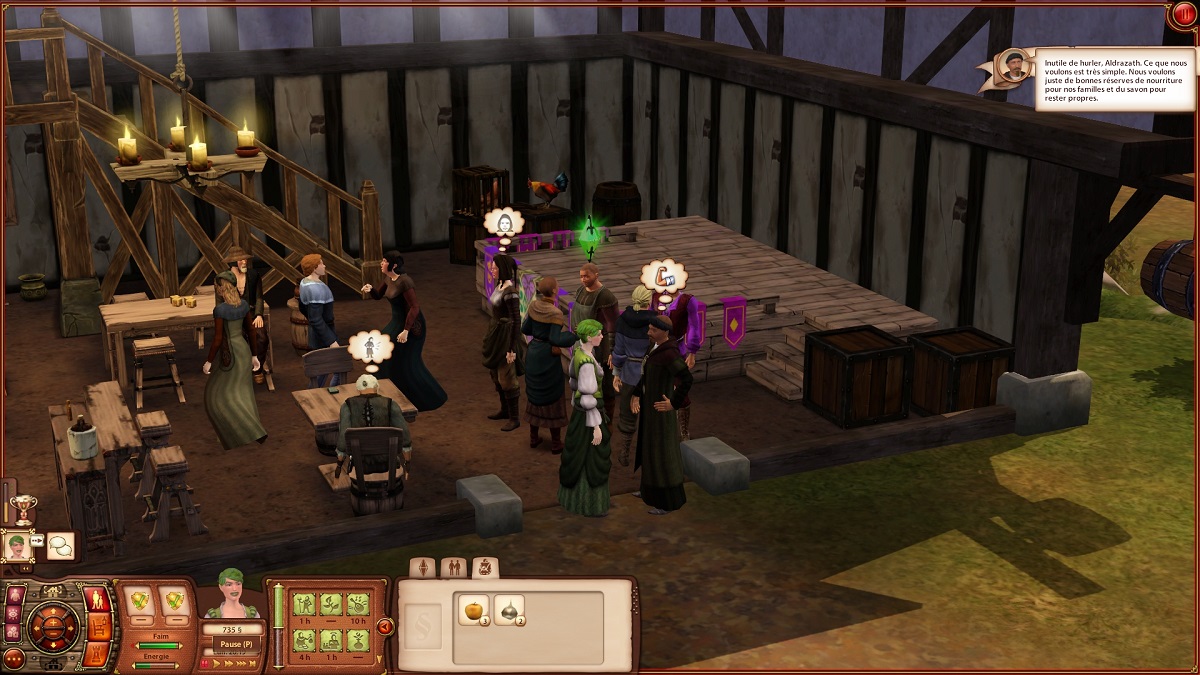Switch to the castle tower mode button
1200x675 pixels.
pyautogui.click(x=99, y=653)
